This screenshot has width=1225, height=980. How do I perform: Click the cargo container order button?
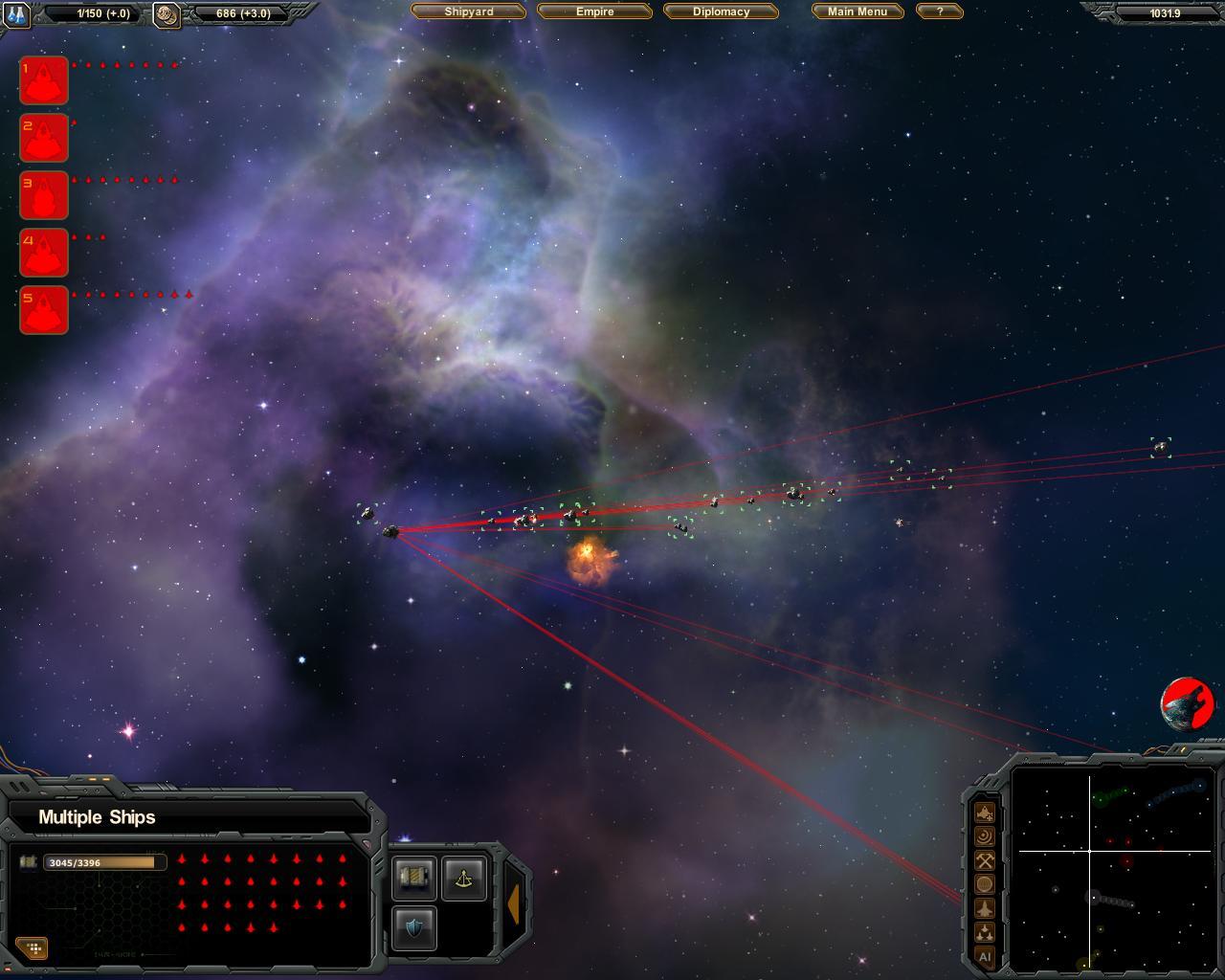click(414, 878)
